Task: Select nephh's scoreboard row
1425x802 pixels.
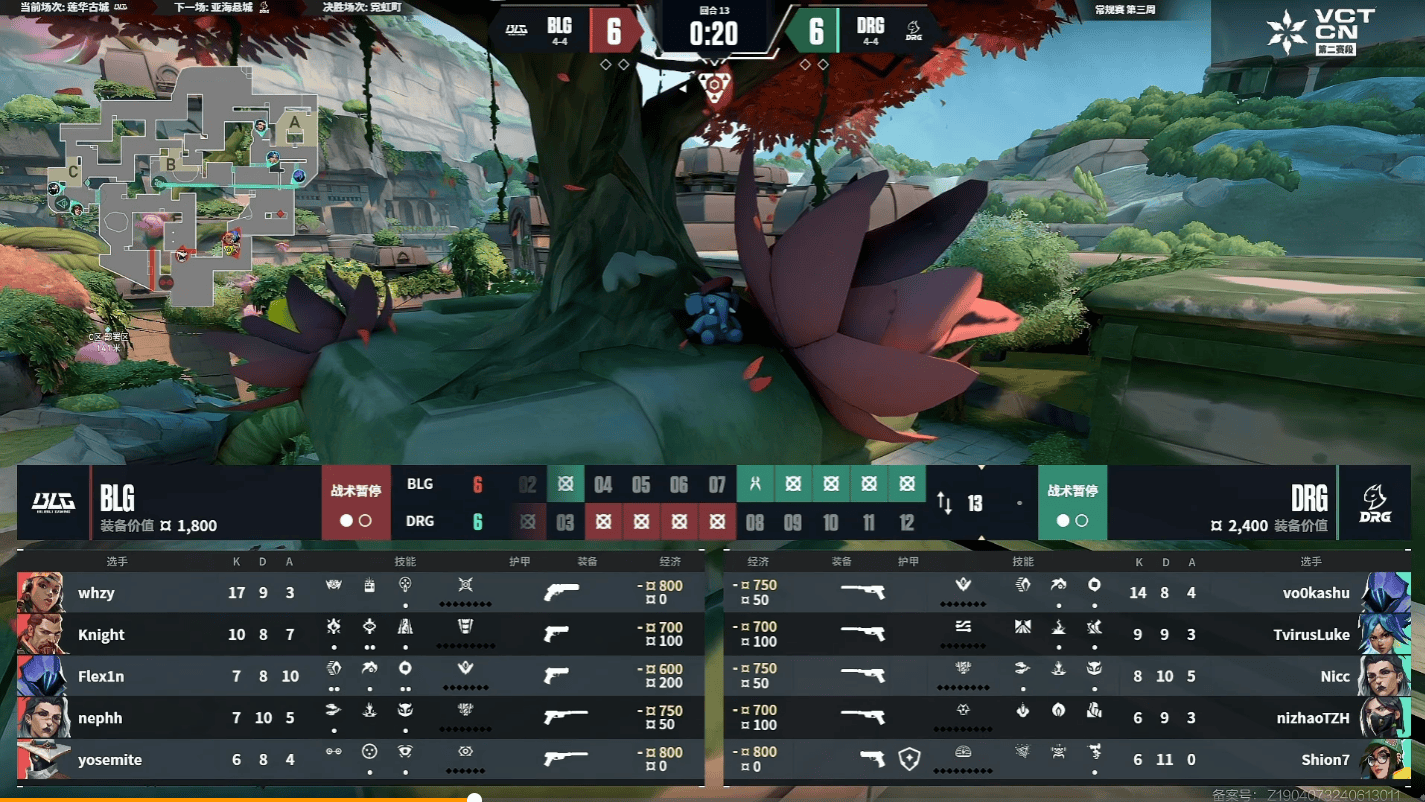Action: 360,718
